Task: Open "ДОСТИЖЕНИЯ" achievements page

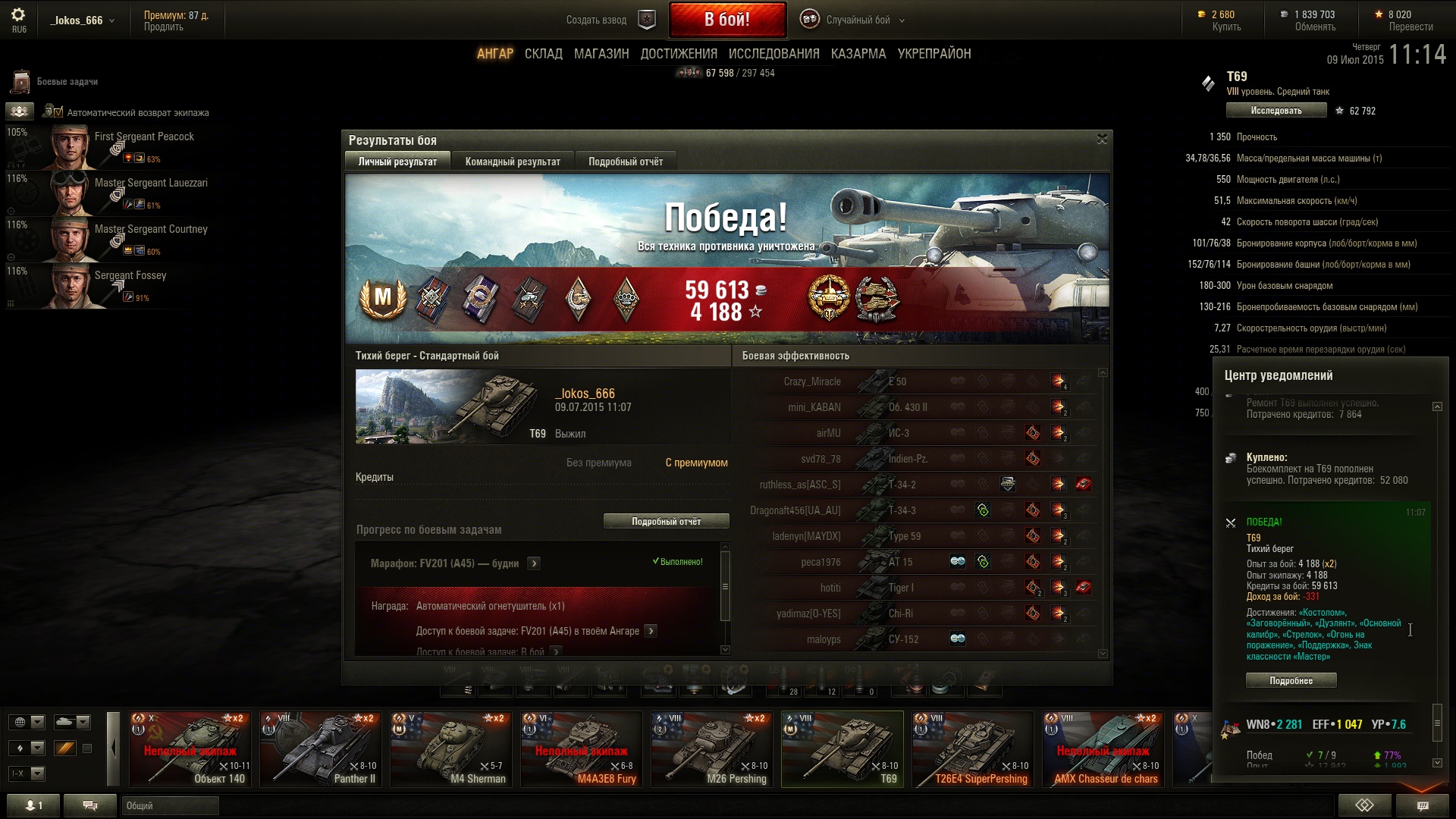Action: 679,54
